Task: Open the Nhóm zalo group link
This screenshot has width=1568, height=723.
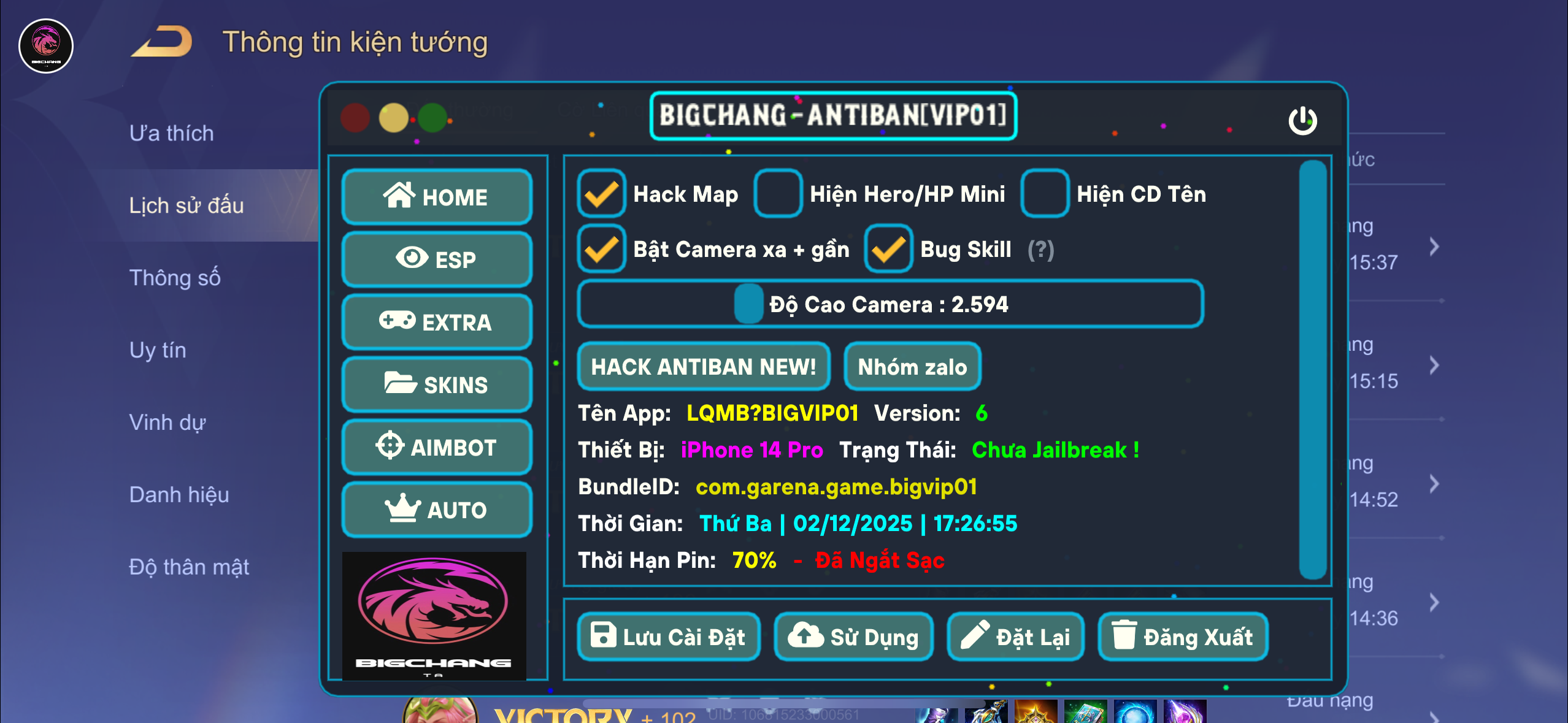Action: pos(912,367)
